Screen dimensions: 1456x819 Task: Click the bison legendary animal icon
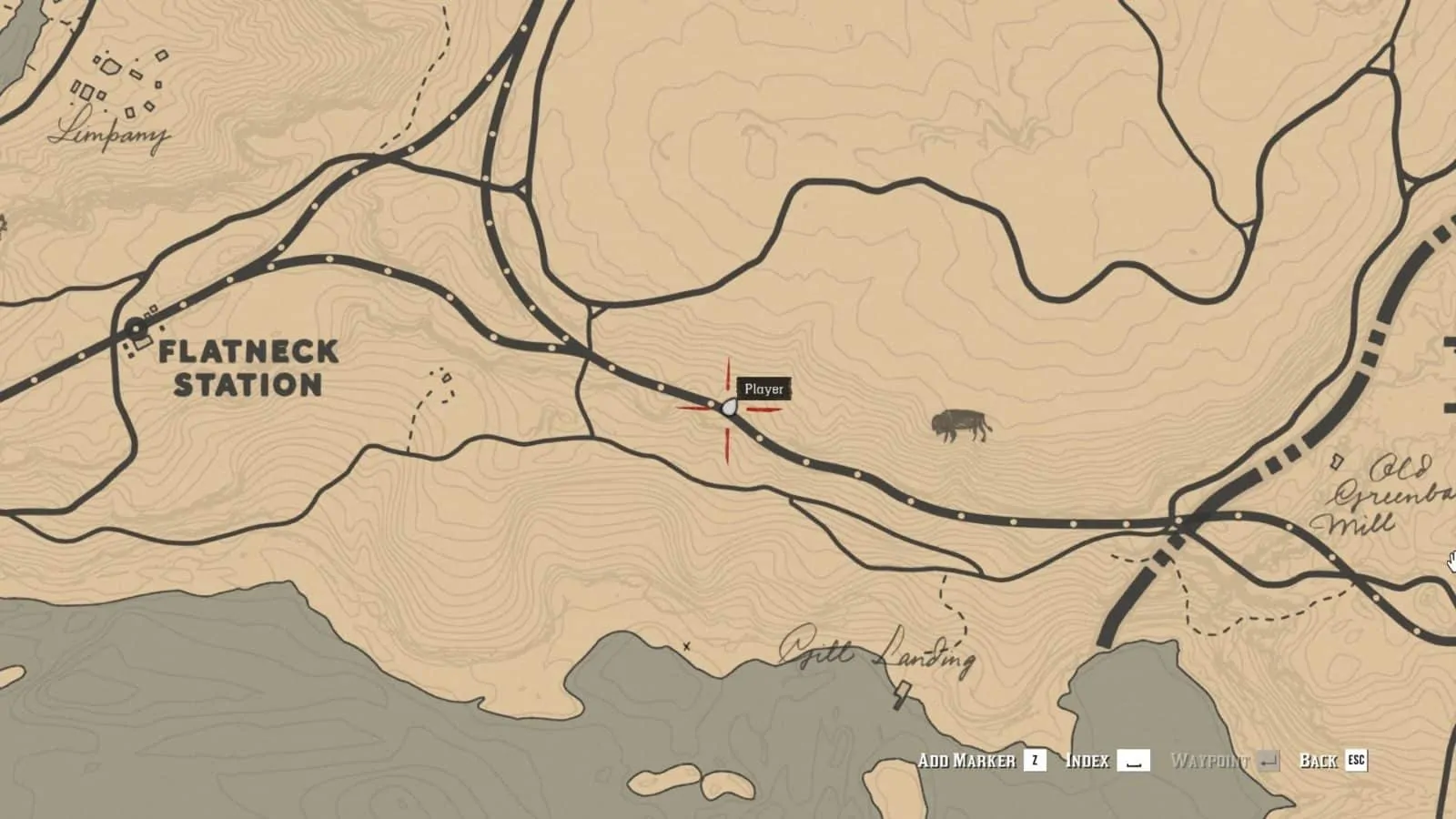coord(961,425)
